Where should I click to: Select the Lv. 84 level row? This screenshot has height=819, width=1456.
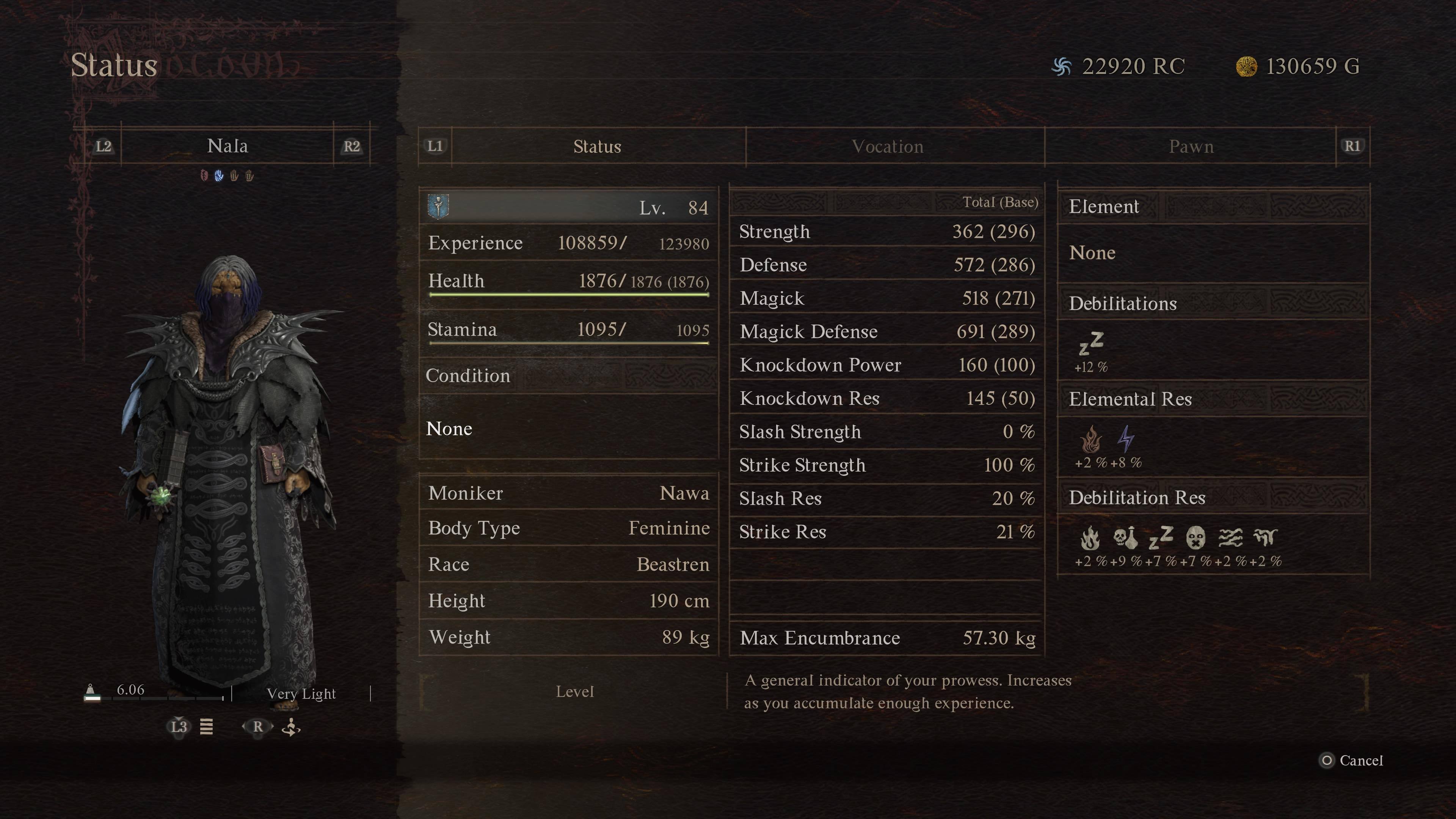568,207
